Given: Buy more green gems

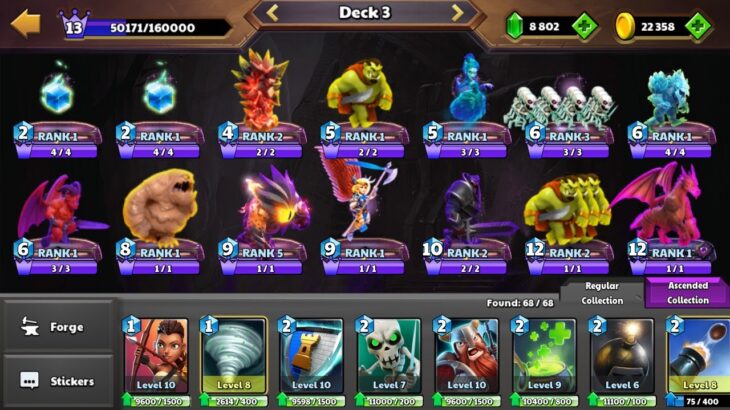Looking at the screenshot, I should tap(583, 27).
